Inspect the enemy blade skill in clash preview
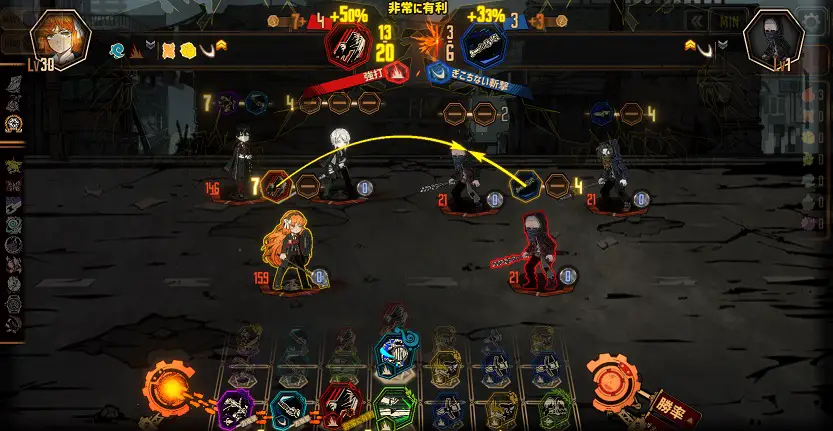The image size is (833, 431). tap(484, 45)
